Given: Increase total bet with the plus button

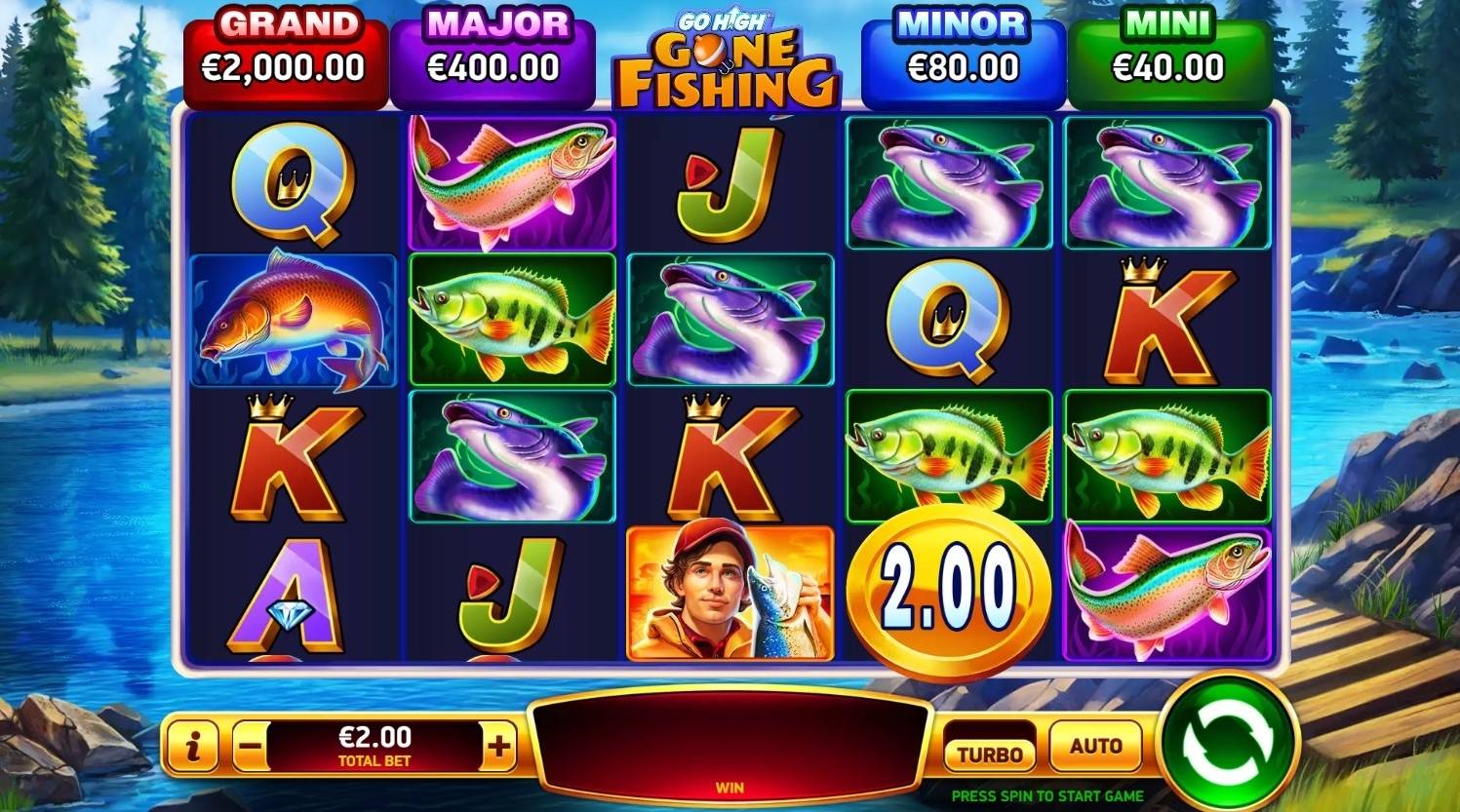Looking at the screenshot, I should coord(498,748).
